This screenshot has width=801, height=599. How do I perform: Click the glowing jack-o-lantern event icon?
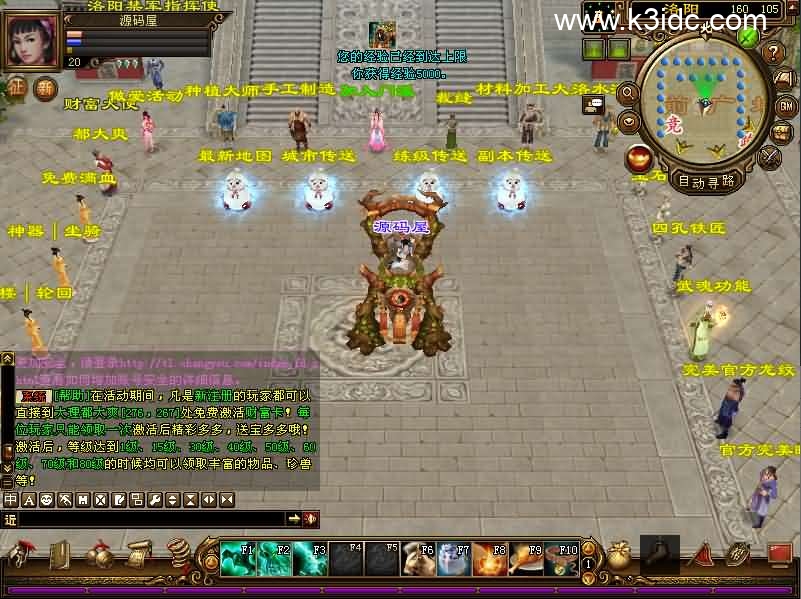pyautogui.click(x=639, y=158)
